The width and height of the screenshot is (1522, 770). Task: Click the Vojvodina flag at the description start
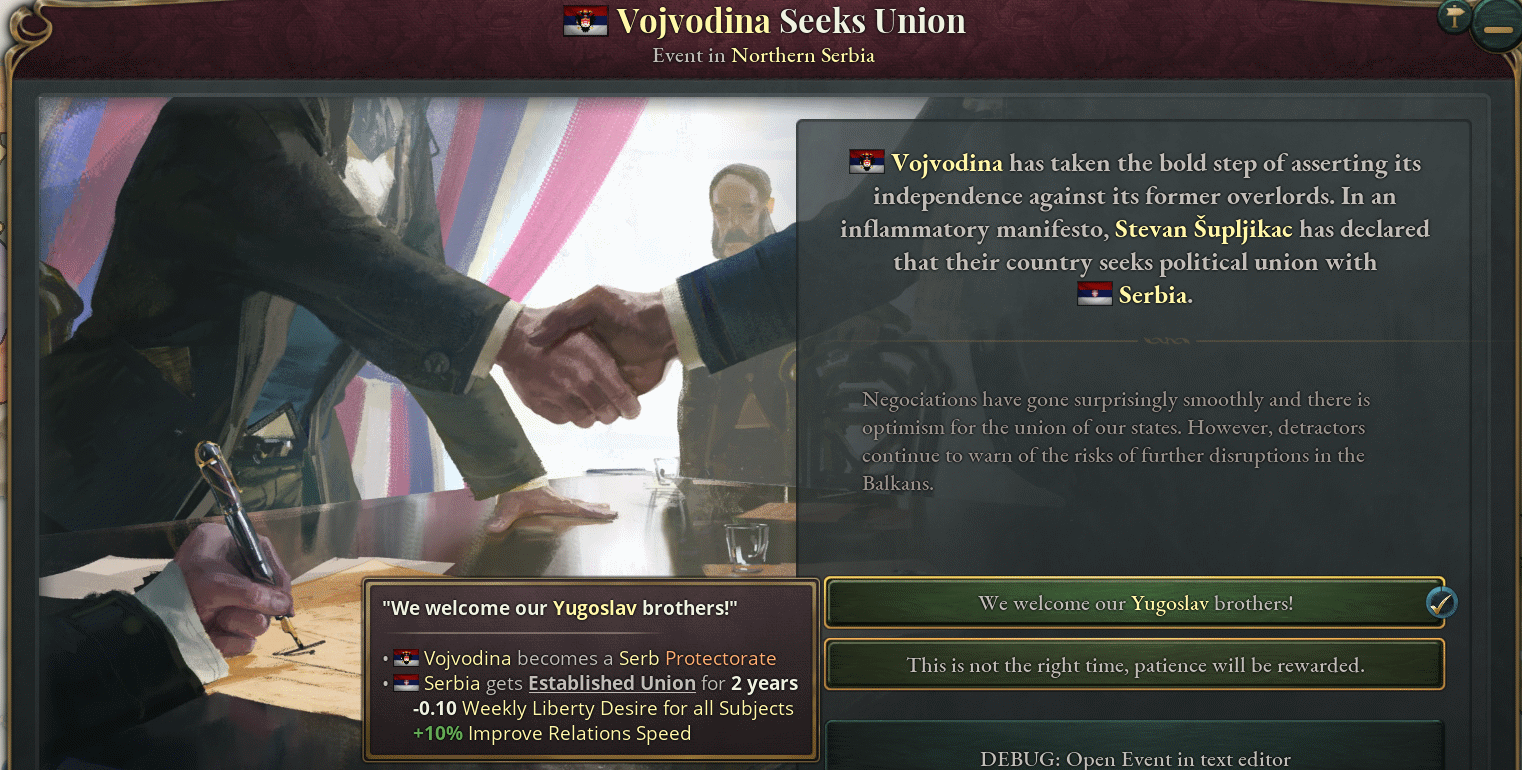(865, 162)
